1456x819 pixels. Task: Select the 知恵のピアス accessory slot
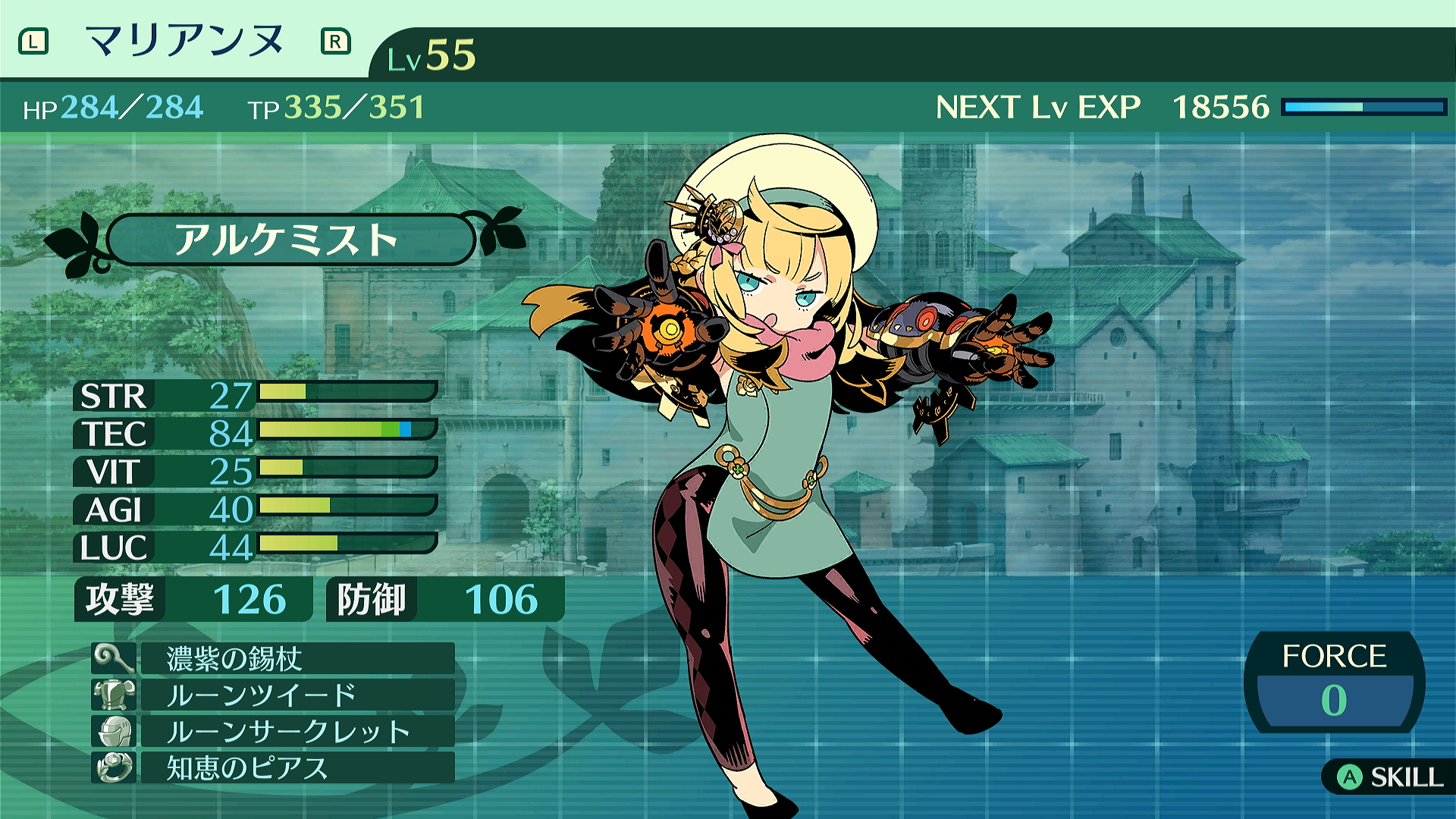click(x=296, y=767)
